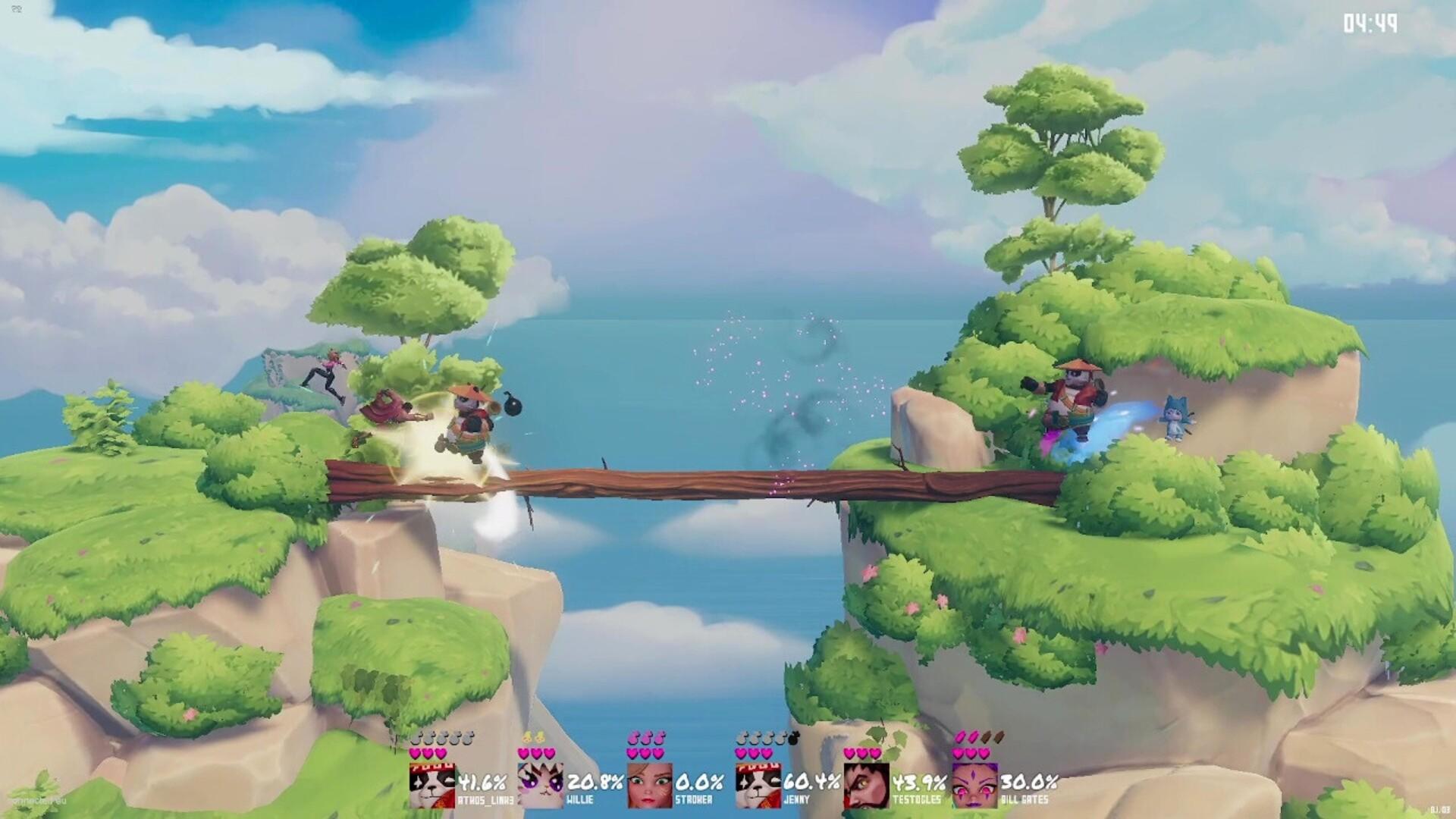Click Willie's cat portrait

tap(541, 783)
